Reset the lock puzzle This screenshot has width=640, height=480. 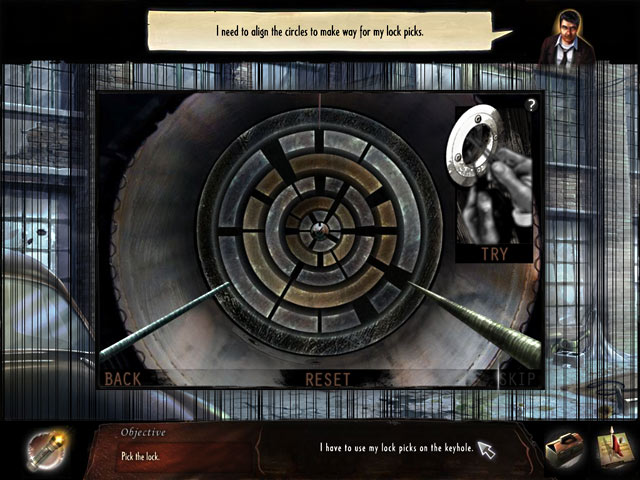pos(328,379)
